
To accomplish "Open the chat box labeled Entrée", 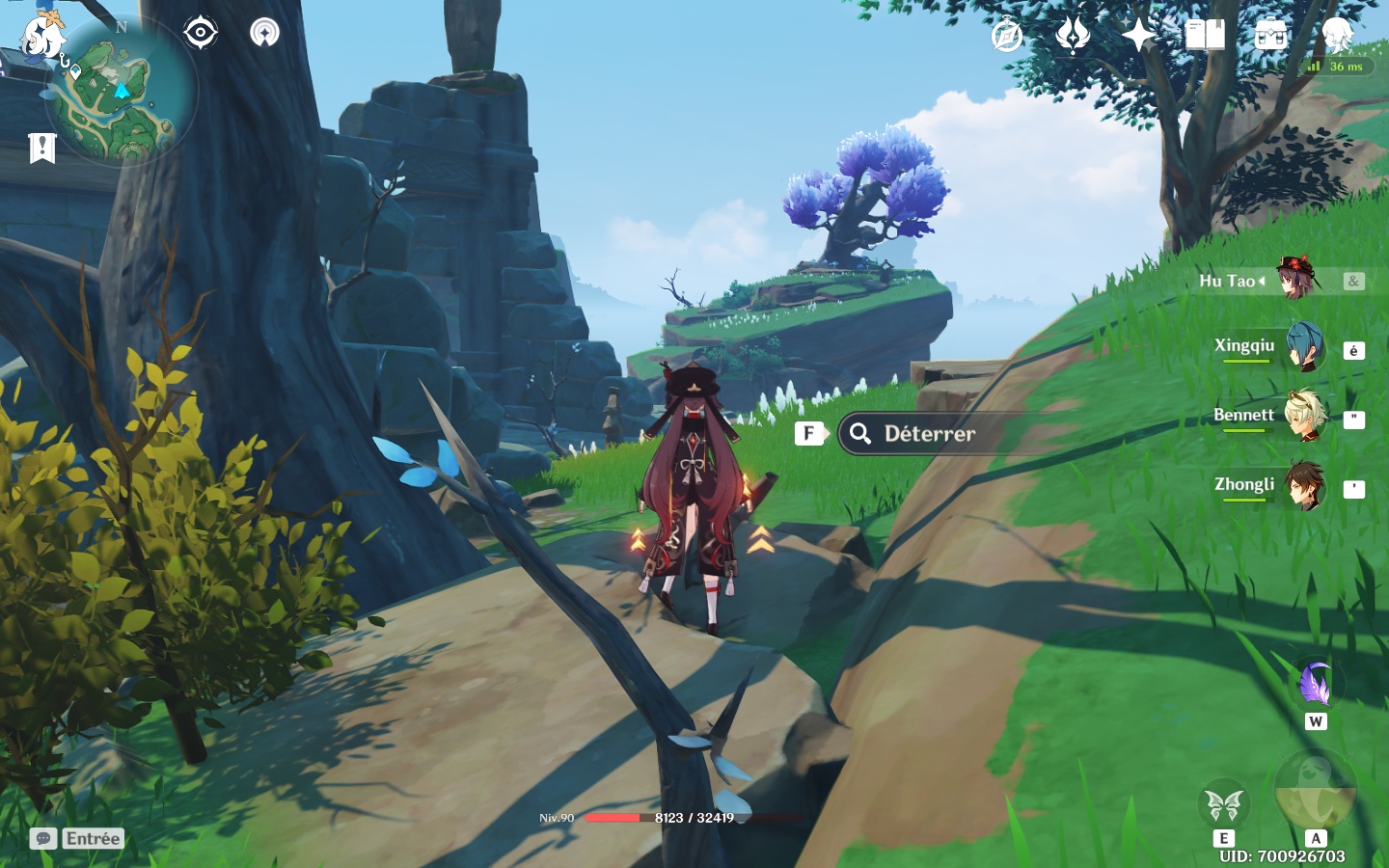I will click(78, 838).
